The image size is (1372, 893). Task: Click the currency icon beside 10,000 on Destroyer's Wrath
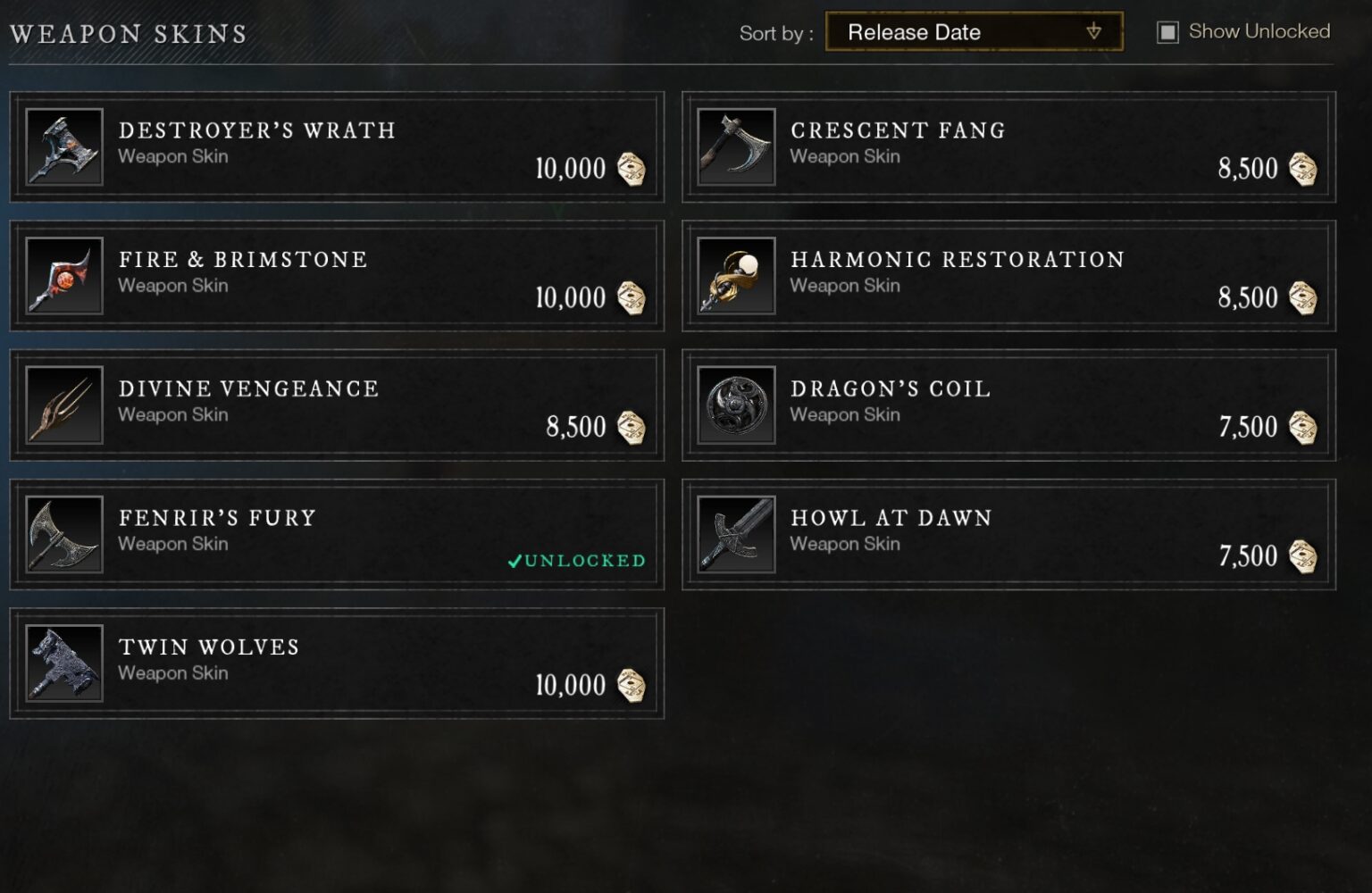click(633, 170)
